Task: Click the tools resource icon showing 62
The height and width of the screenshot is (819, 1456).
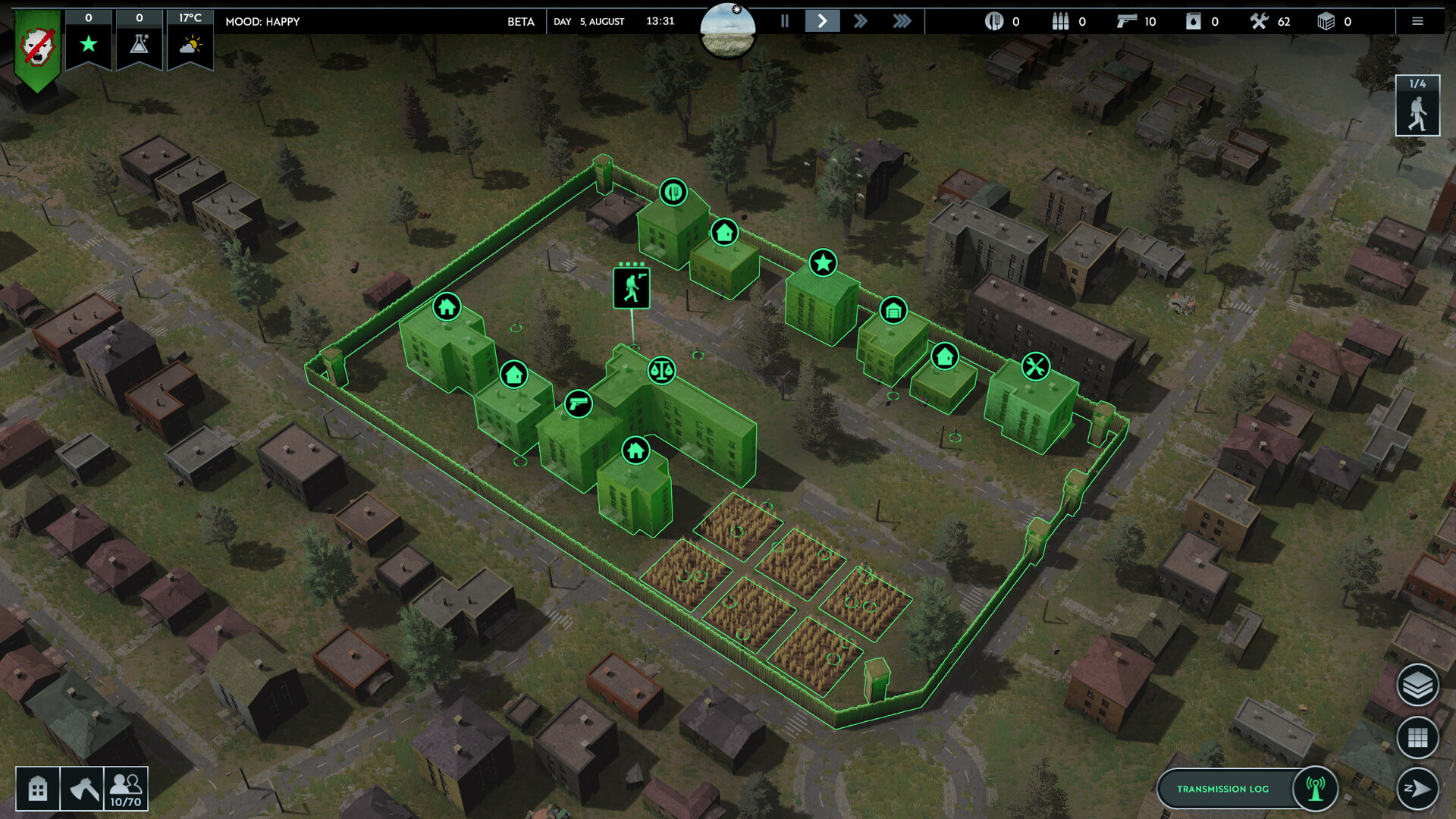Action: click(x=1259, y=21)
